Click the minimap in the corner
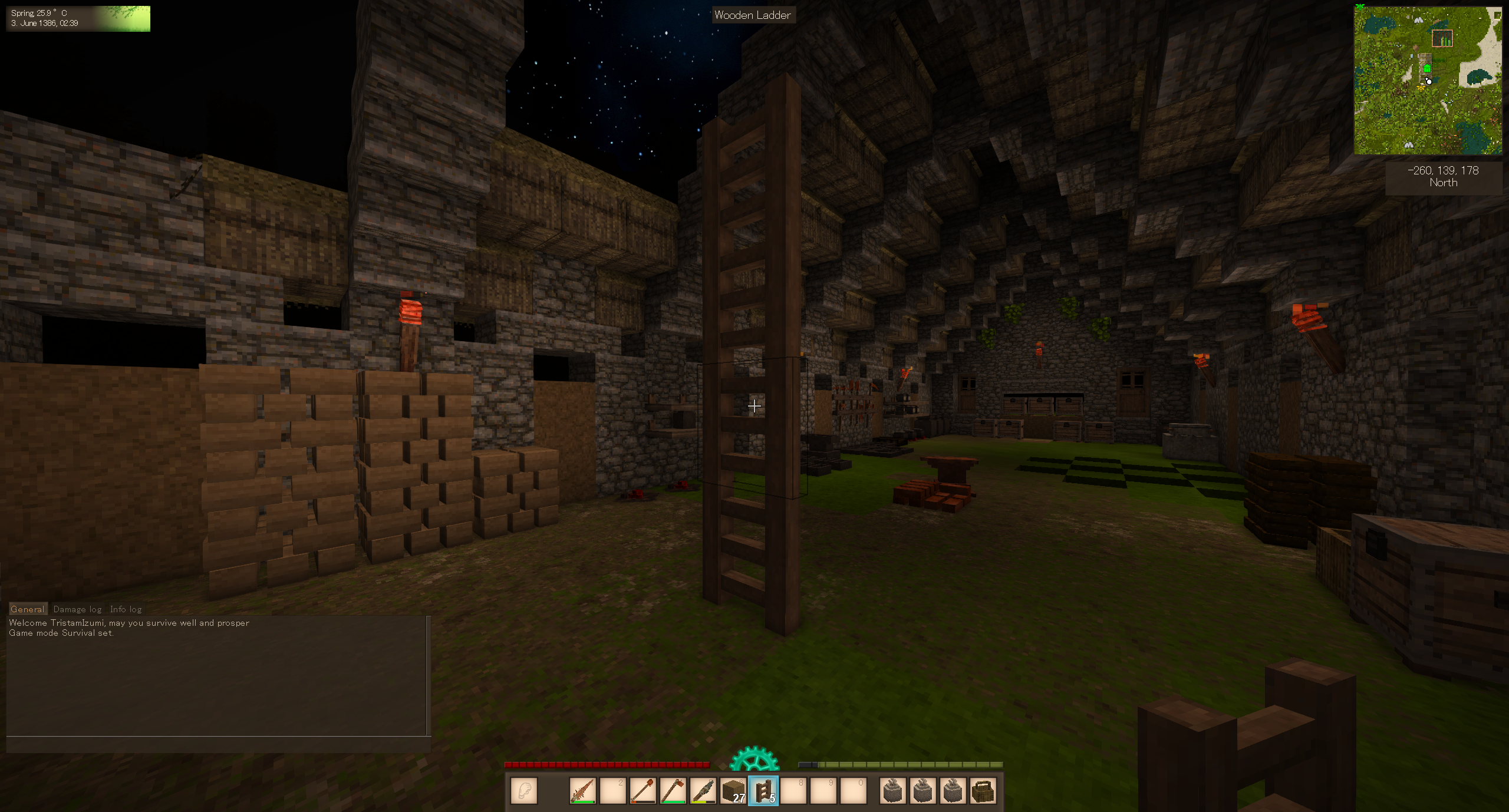This screenshot has height=812, width=1509. pos(1428,81)
